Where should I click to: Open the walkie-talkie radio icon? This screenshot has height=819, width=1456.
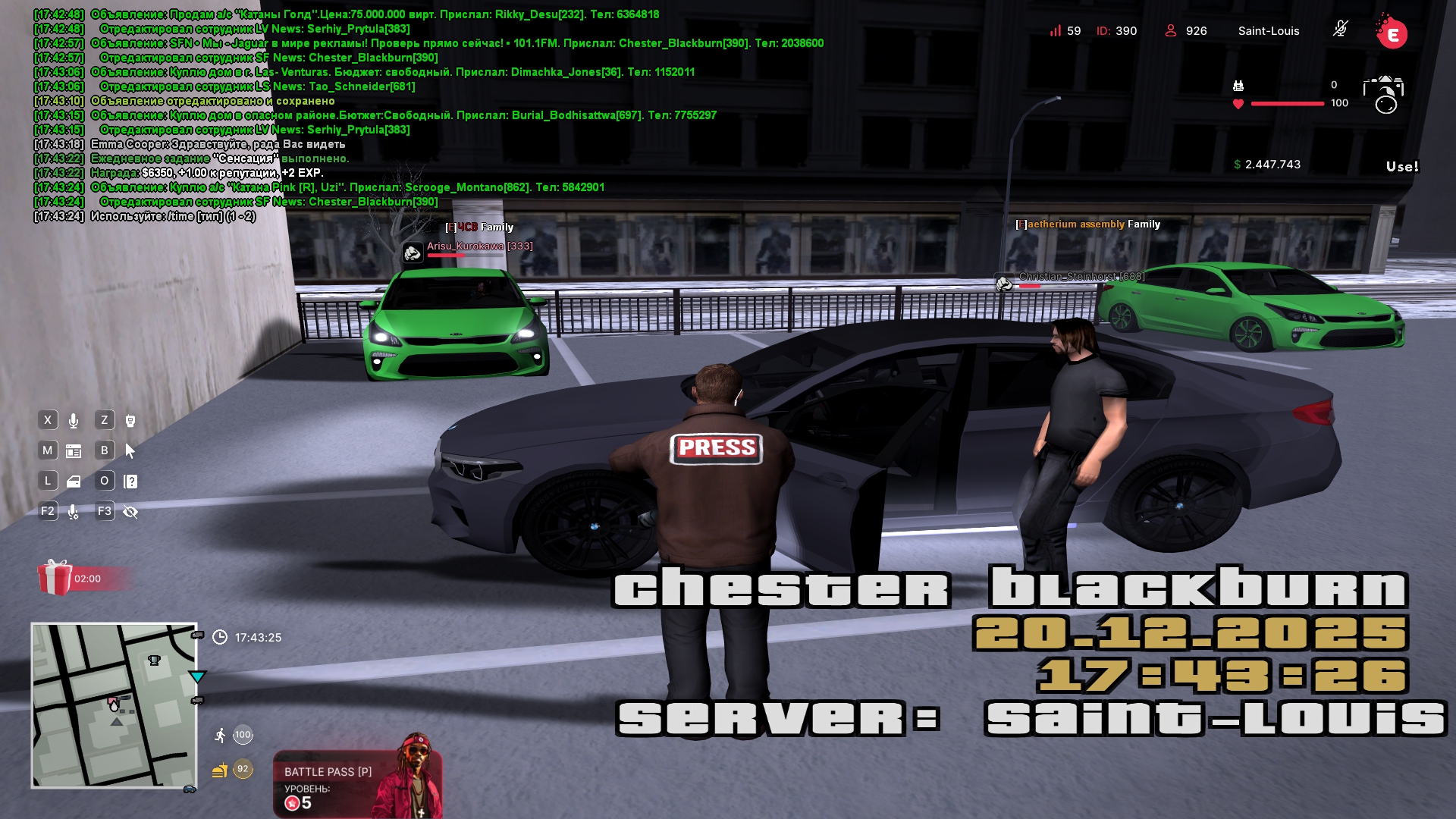click(130, 421)
